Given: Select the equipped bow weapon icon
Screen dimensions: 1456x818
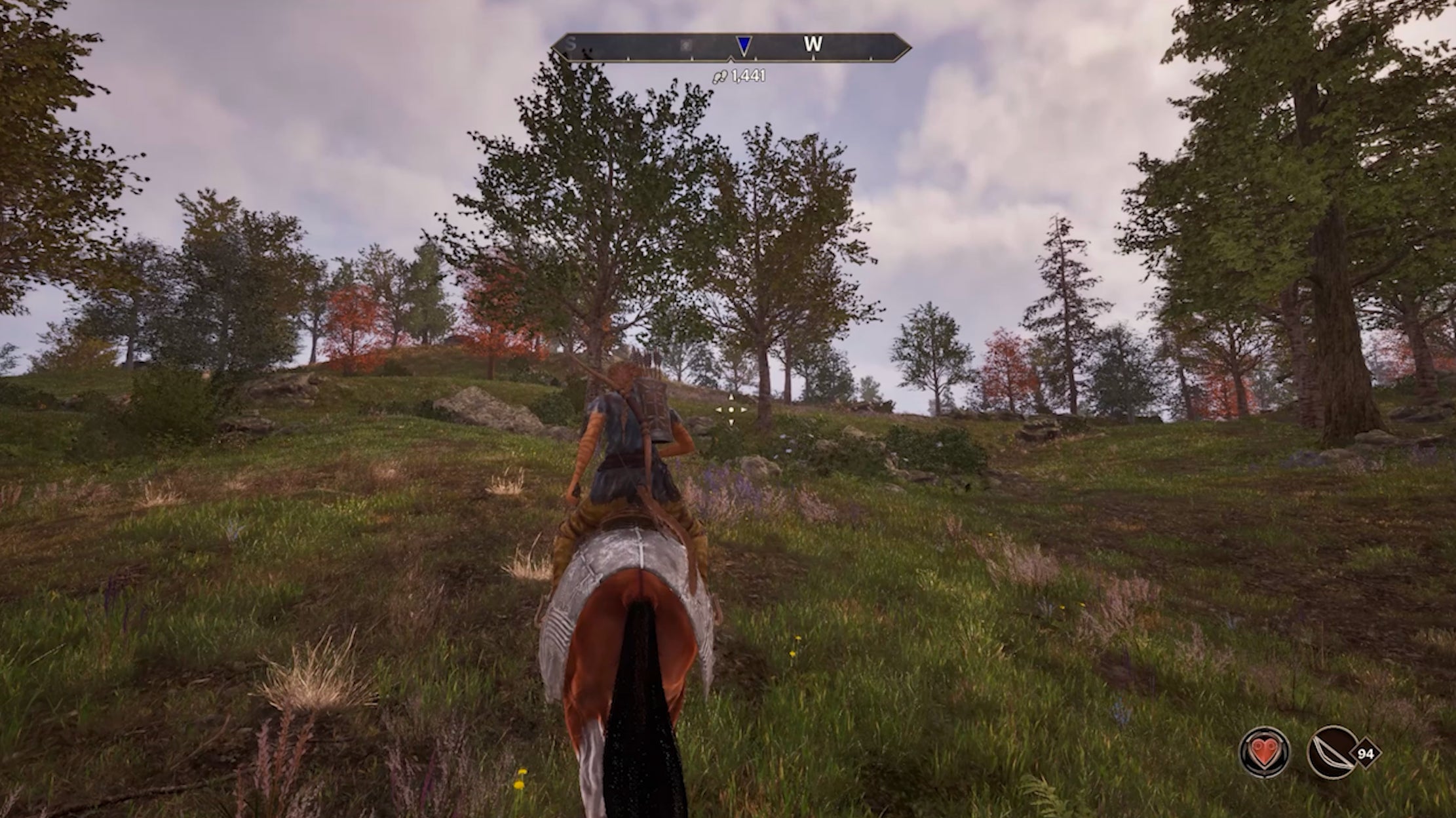Looking at the screenshot, I should 1332,752.
